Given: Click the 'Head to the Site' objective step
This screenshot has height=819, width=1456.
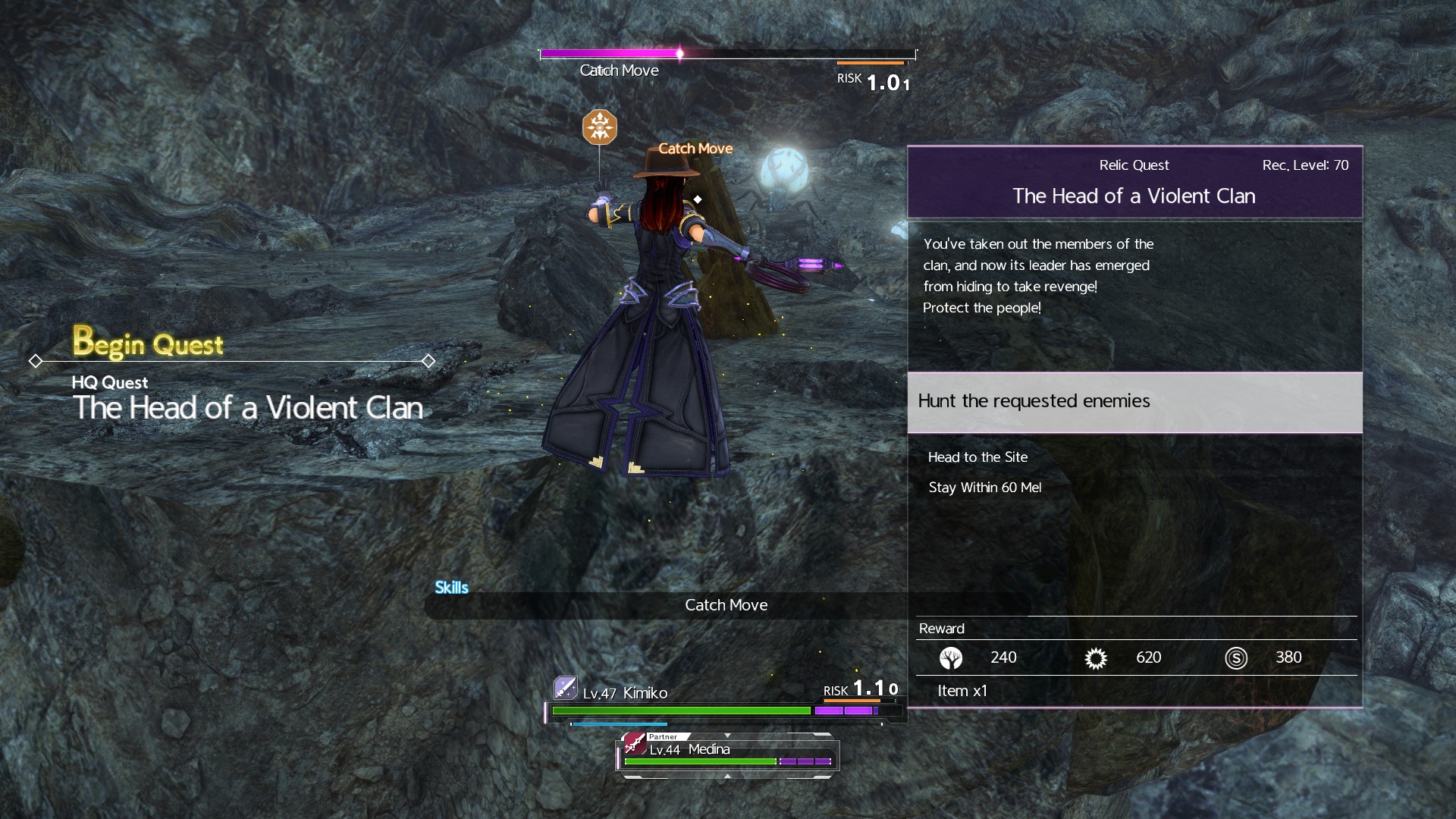Looking at the screenshot, I should click(977, 457).
